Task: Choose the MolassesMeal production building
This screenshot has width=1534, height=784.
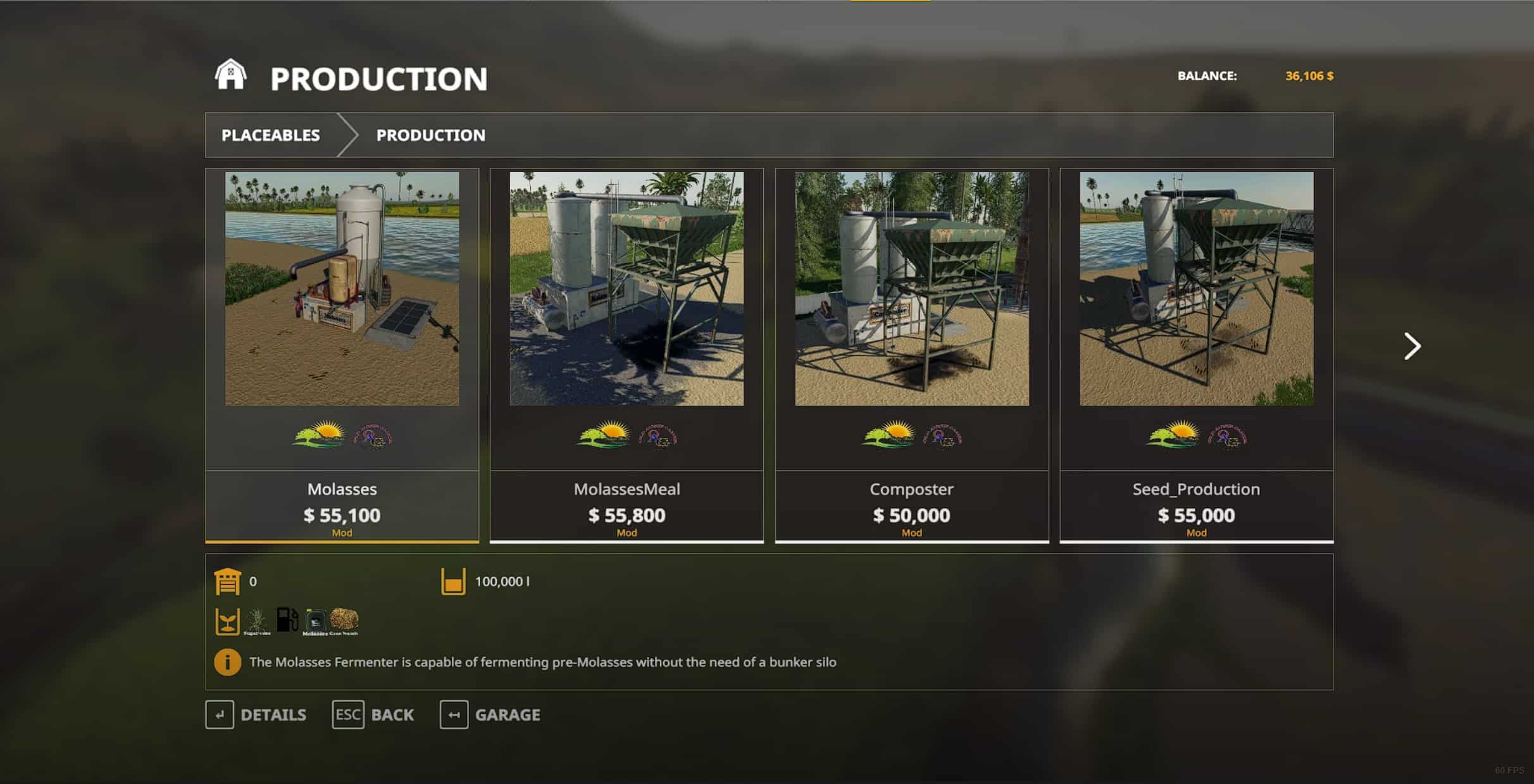Action: [627, 354]
